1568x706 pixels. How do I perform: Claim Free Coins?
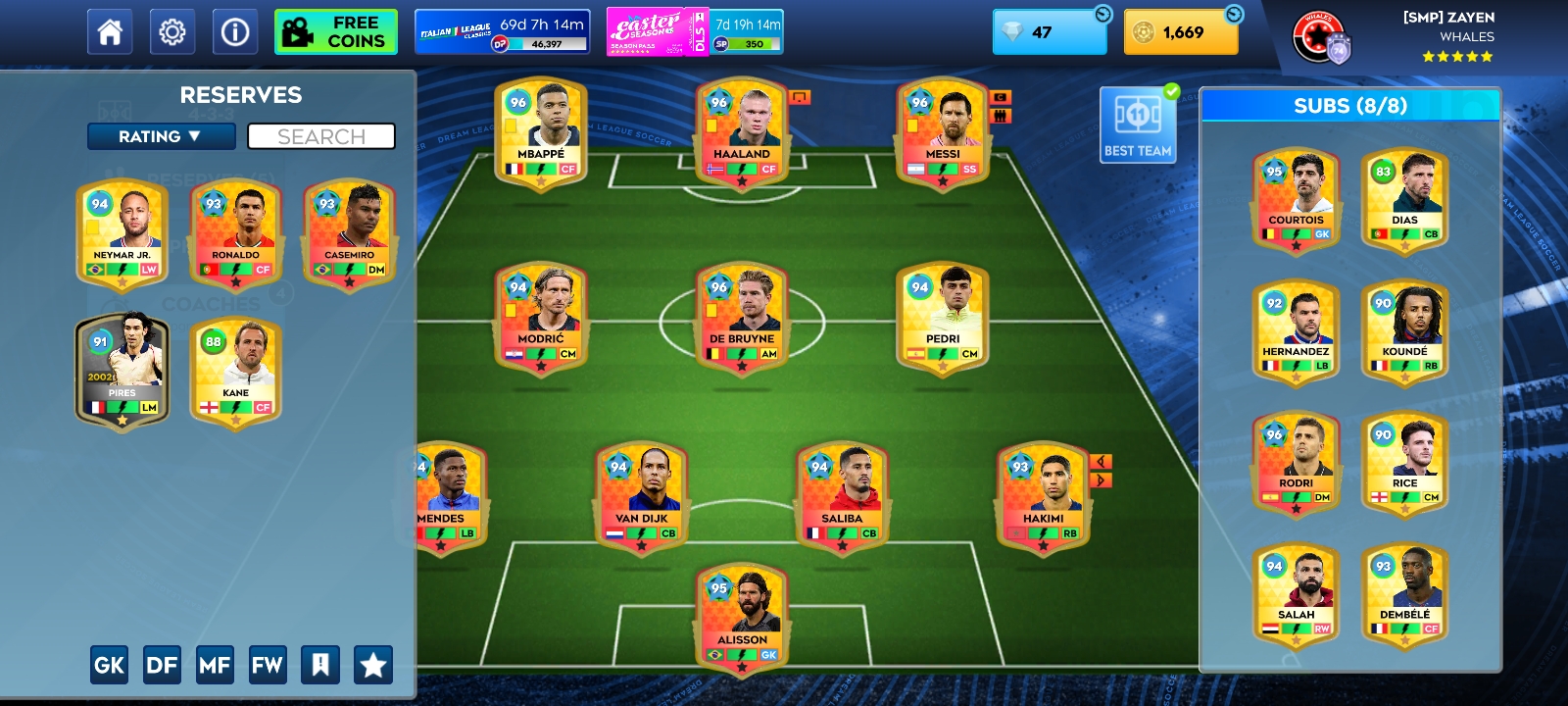coord(335,30)
